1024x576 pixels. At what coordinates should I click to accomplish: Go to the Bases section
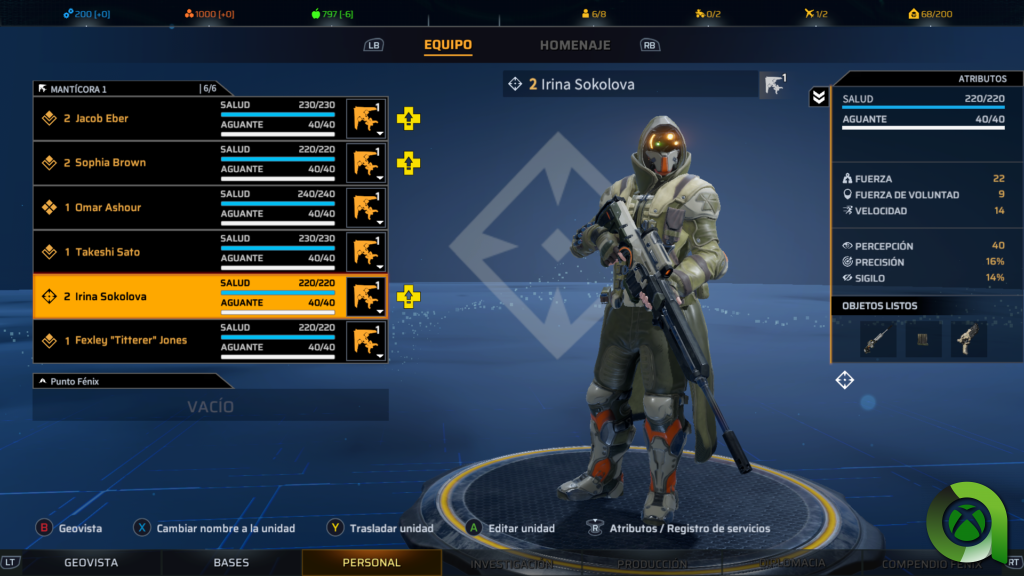coord(231,563)
